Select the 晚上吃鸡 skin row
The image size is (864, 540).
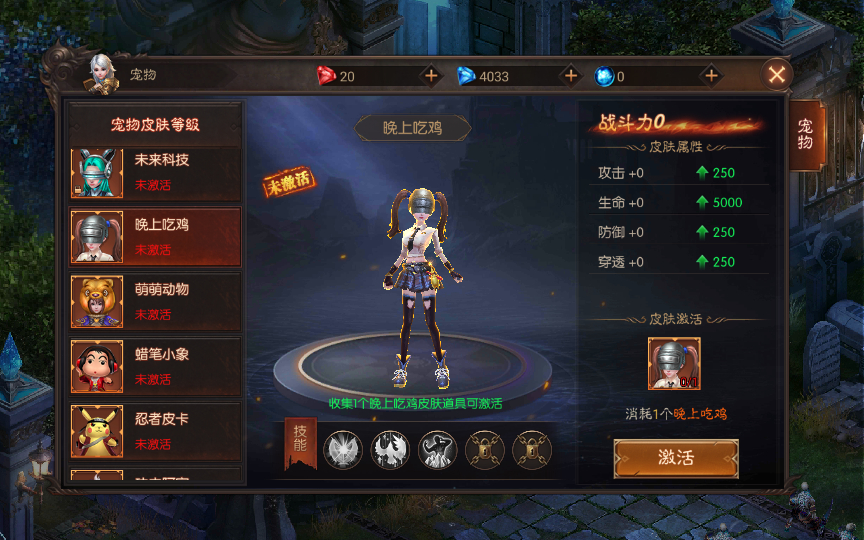tap(155, 237)
